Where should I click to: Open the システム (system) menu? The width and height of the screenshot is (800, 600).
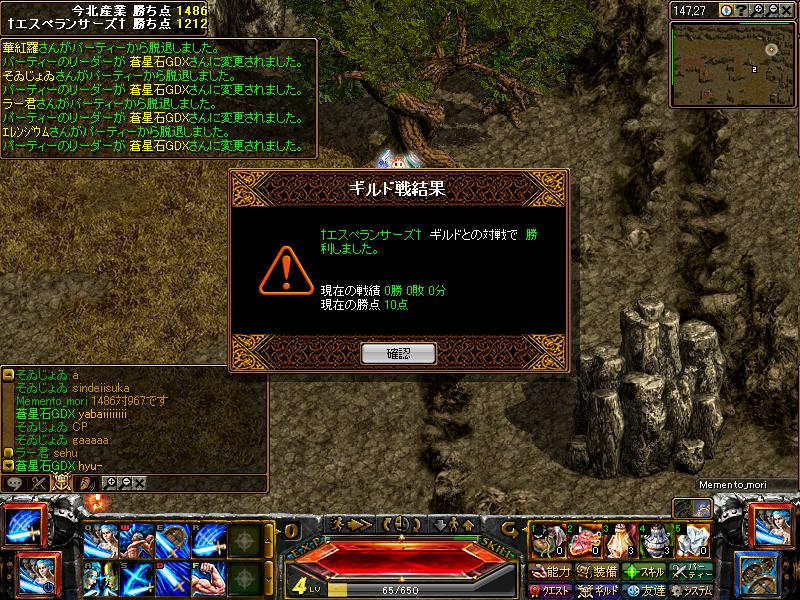[x=694, y=590]
